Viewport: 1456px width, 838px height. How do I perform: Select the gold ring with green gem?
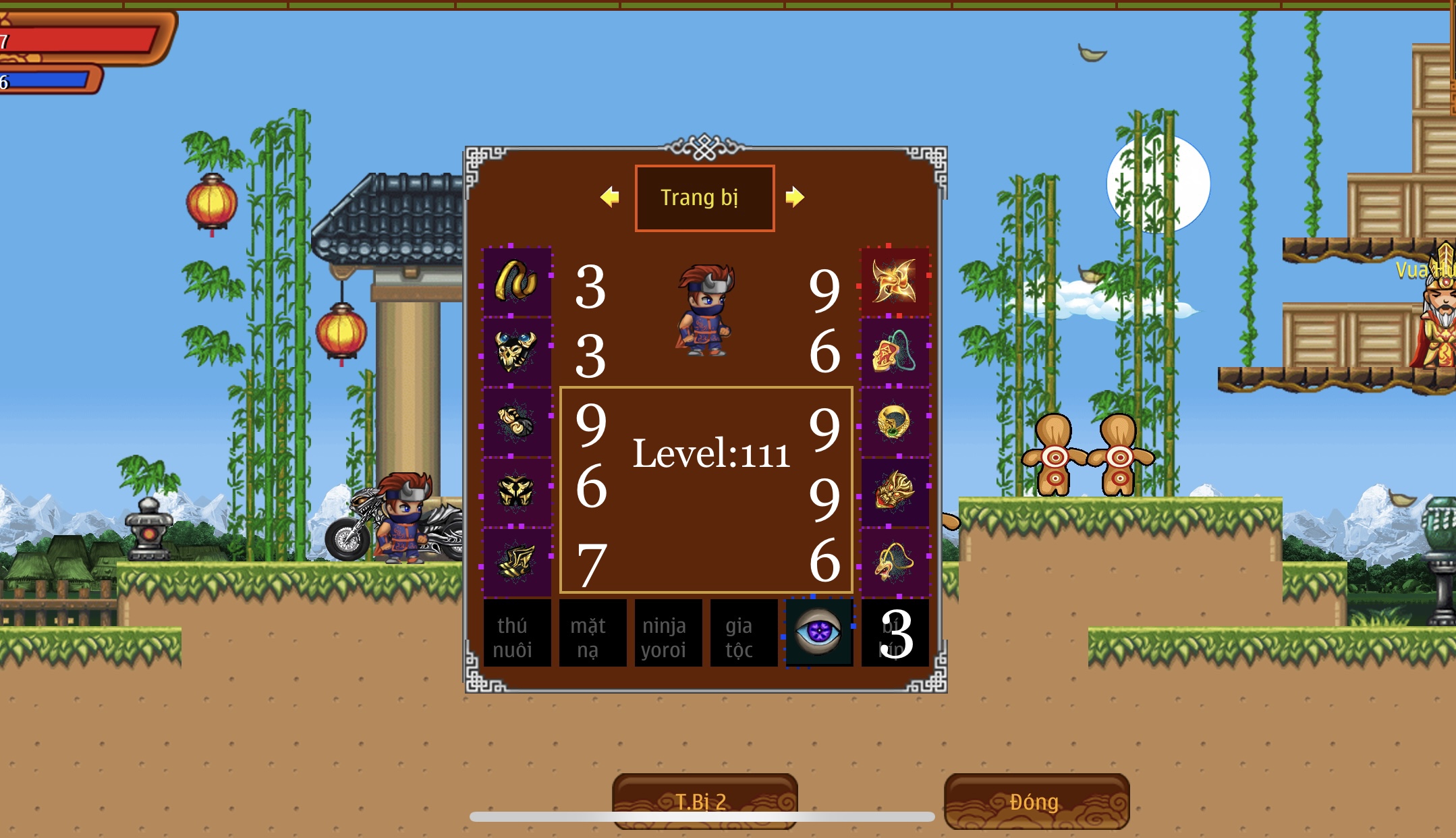(895, 422)
